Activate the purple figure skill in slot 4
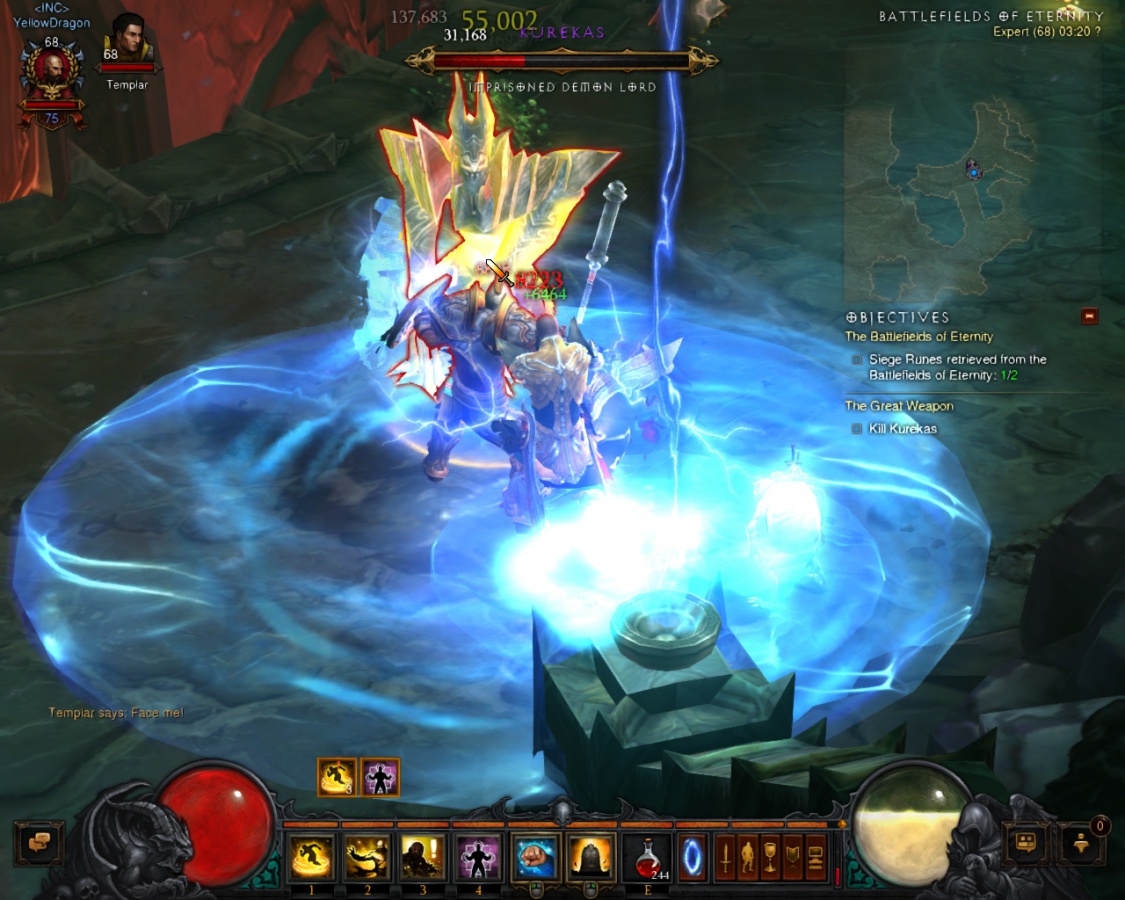 [x=479, y=857]
